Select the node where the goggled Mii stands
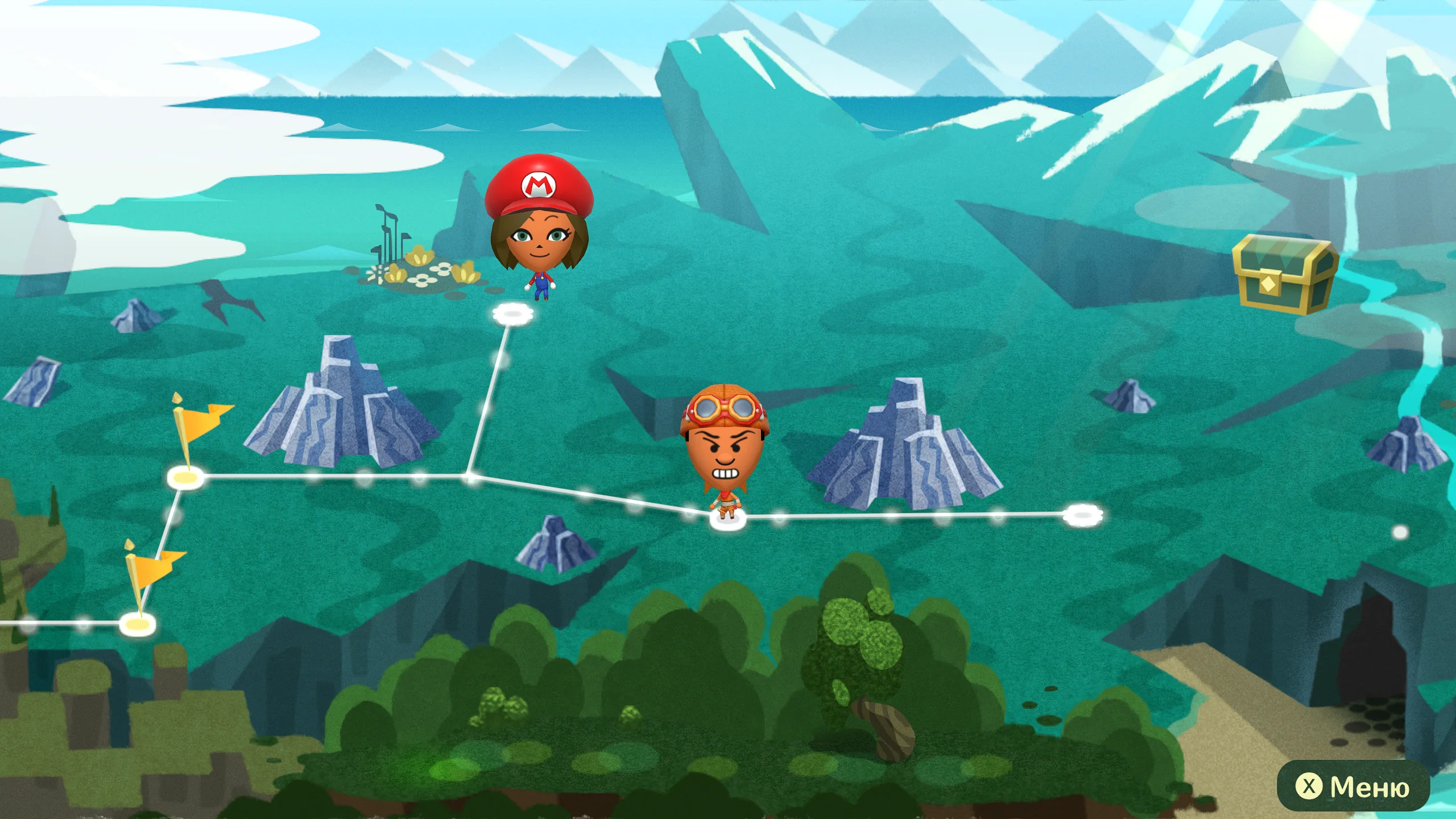The width and height of the screenshot is (1456, 819). 727,519
